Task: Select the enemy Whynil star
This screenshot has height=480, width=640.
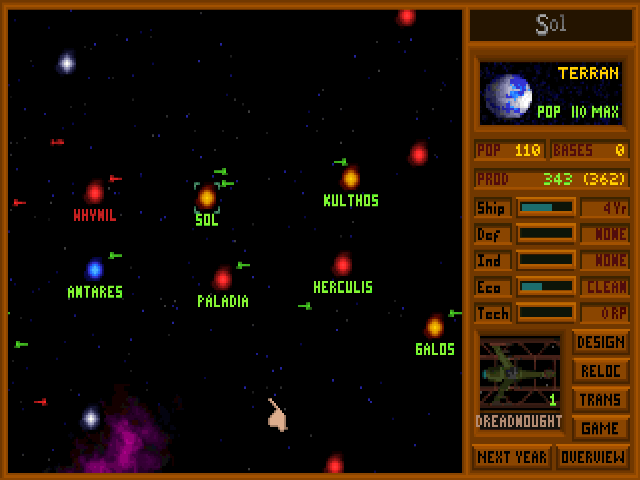Action: click(94, 193)
